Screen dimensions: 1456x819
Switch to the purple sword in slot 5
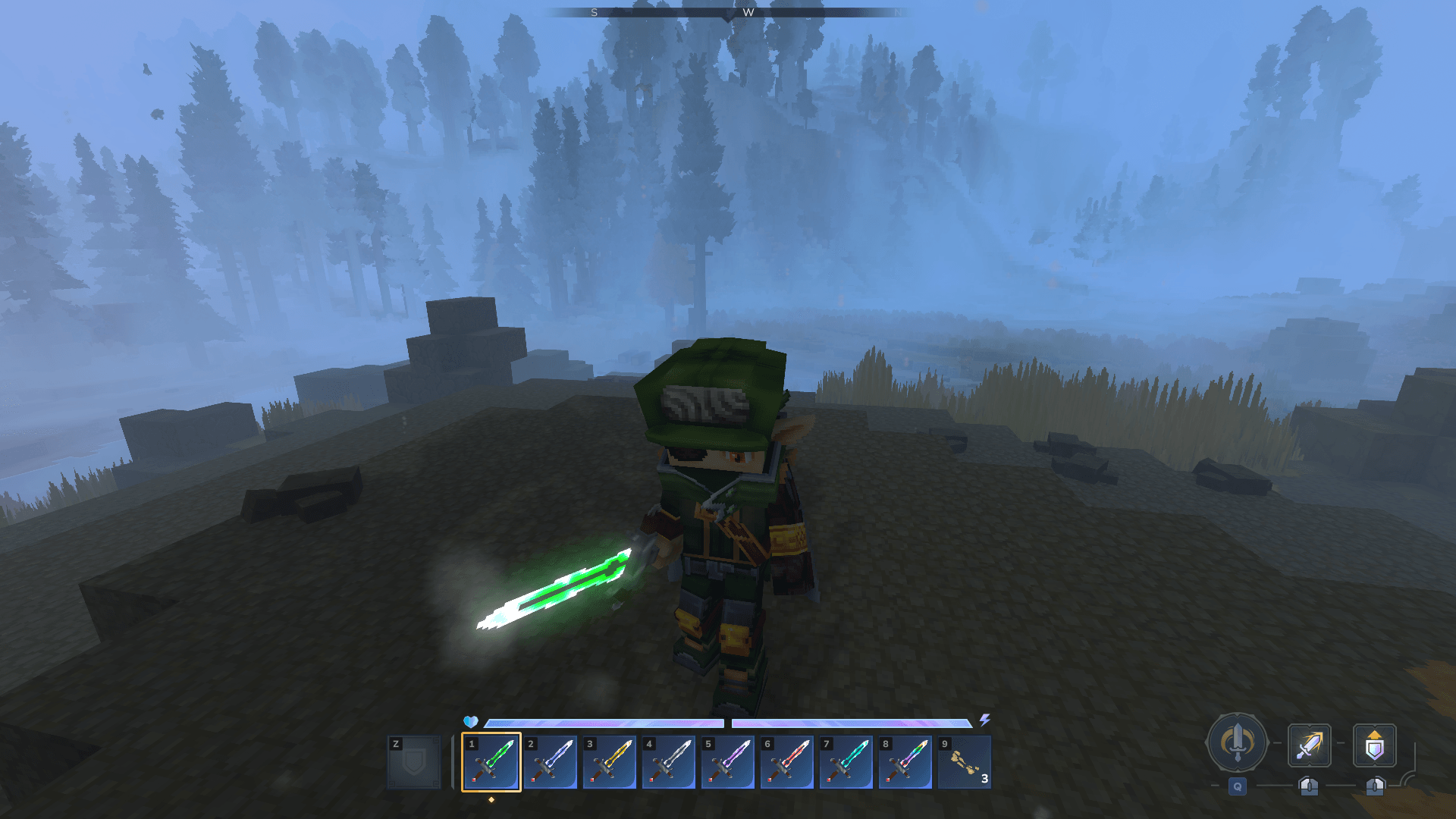coord(728,762)
